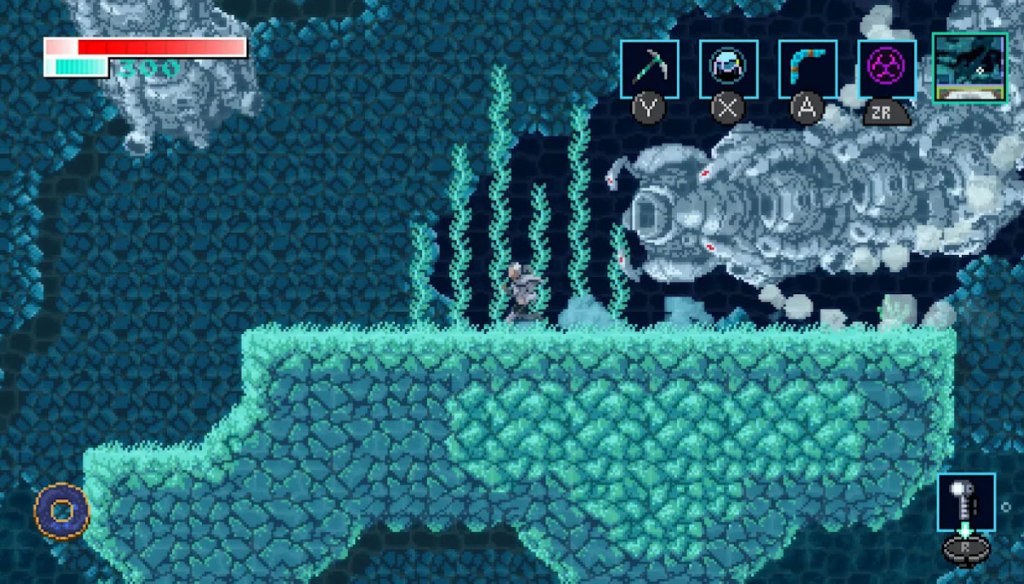
Task: Select the skeletal arm item slot
Action: pyautogui.click(x=966, y=502)
